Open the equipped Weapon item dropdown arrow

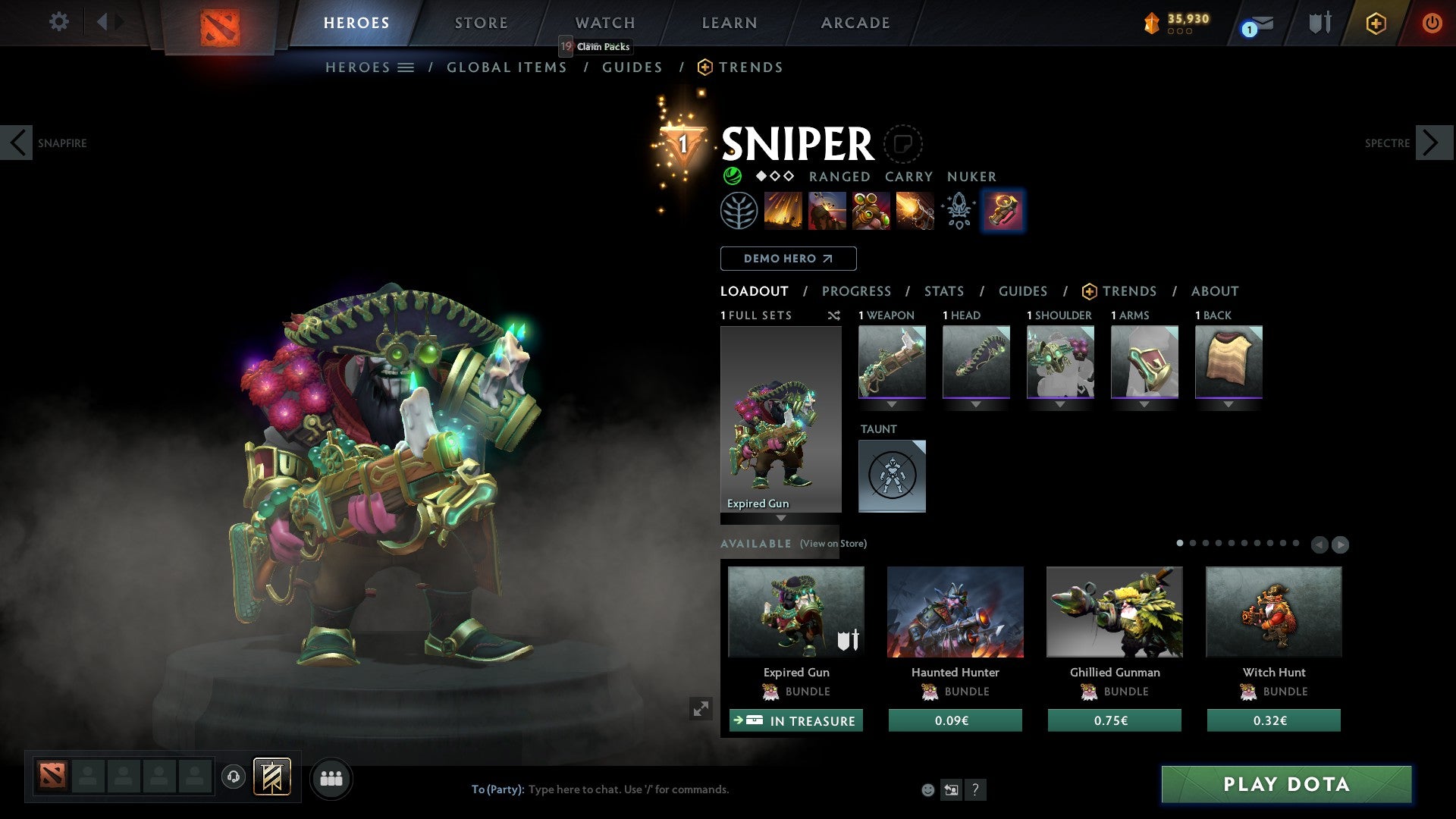tap(892, 405)
